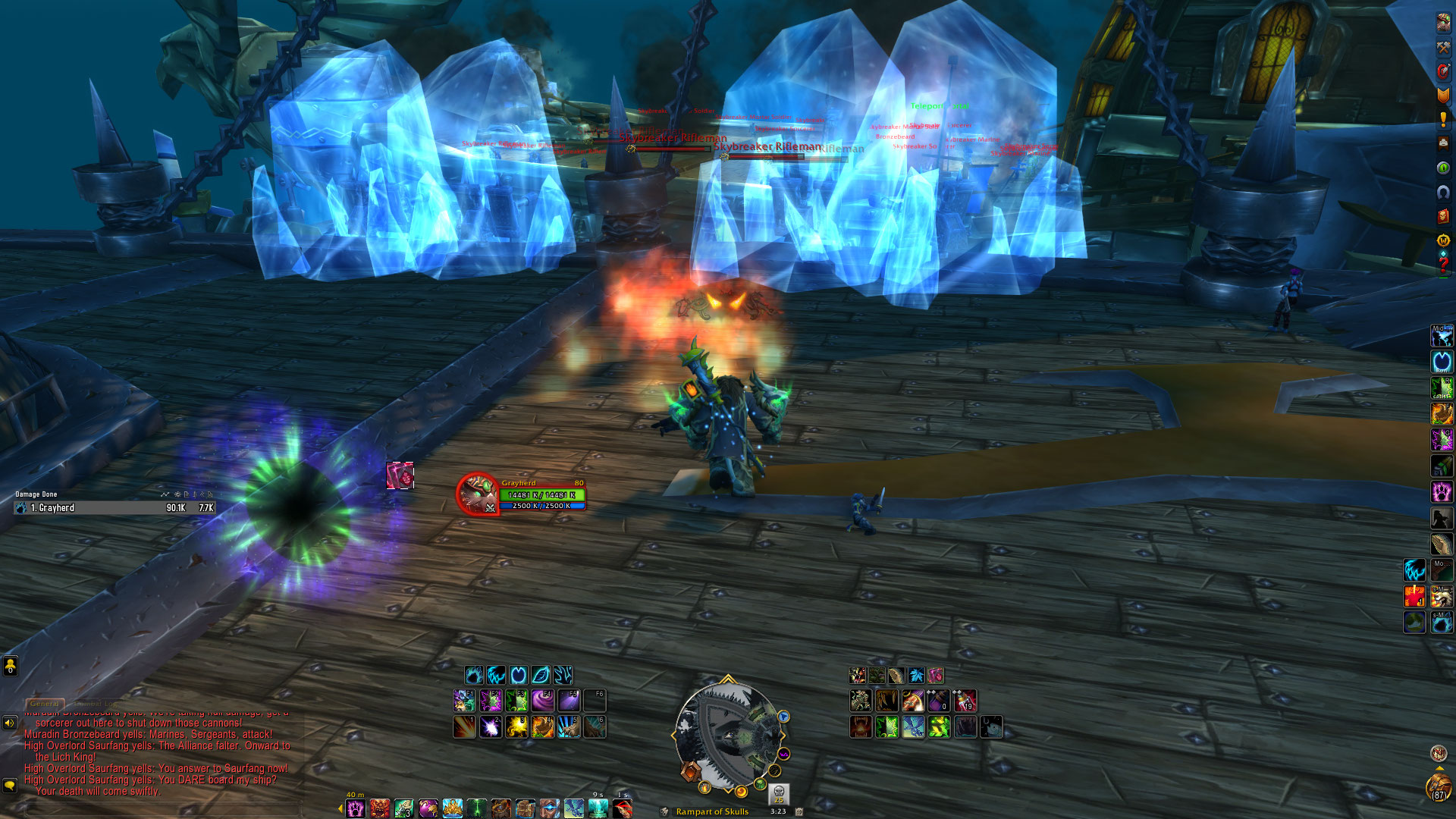Open the talents target-and-arrow button
This screenshot has width=1456, height=819.
[x=1443, y=71]
